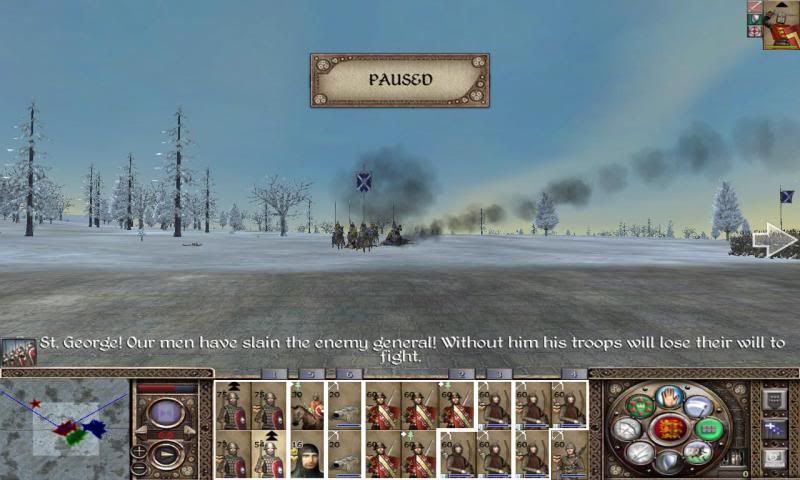Select the mounted cavalry unit card
800x480 pixels.
coord(307,405)
